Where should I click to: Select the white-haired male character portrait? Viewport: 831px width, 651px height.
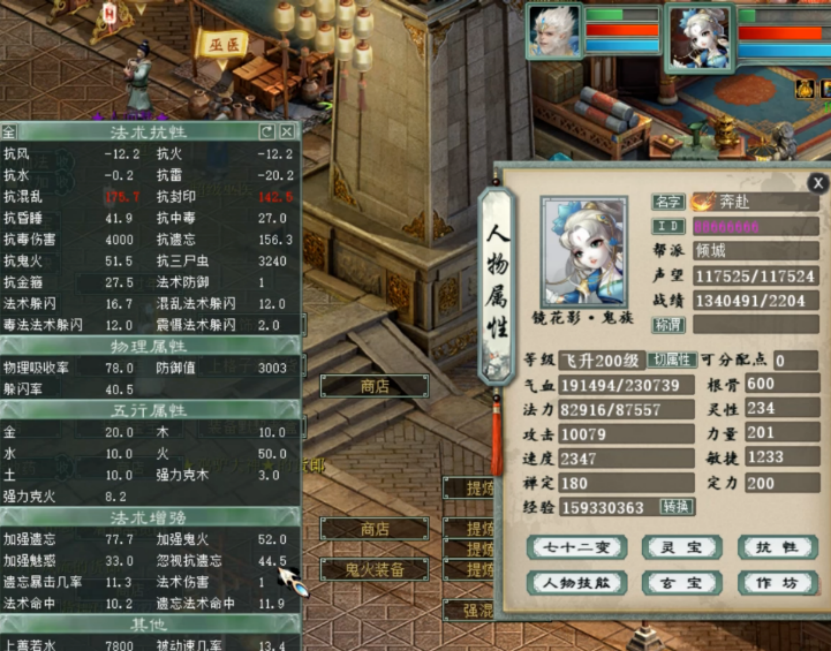[x=555, y=31]
